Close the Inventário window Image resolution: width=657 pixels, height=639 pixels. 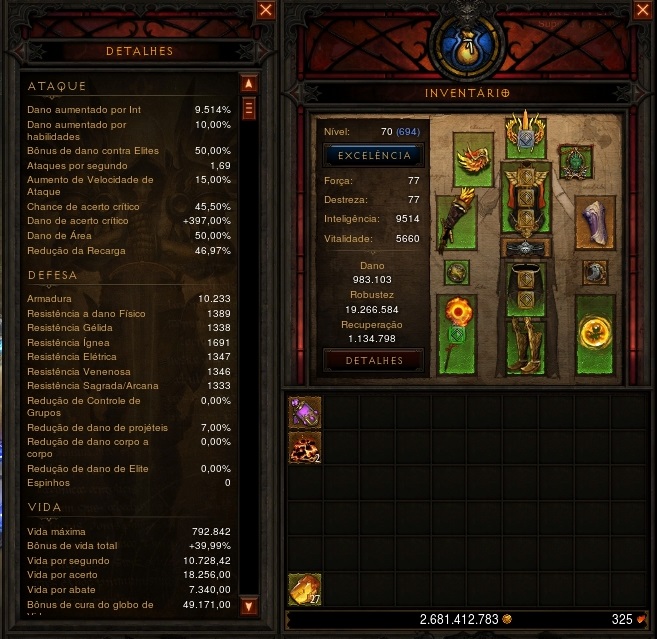click(641, 10)
